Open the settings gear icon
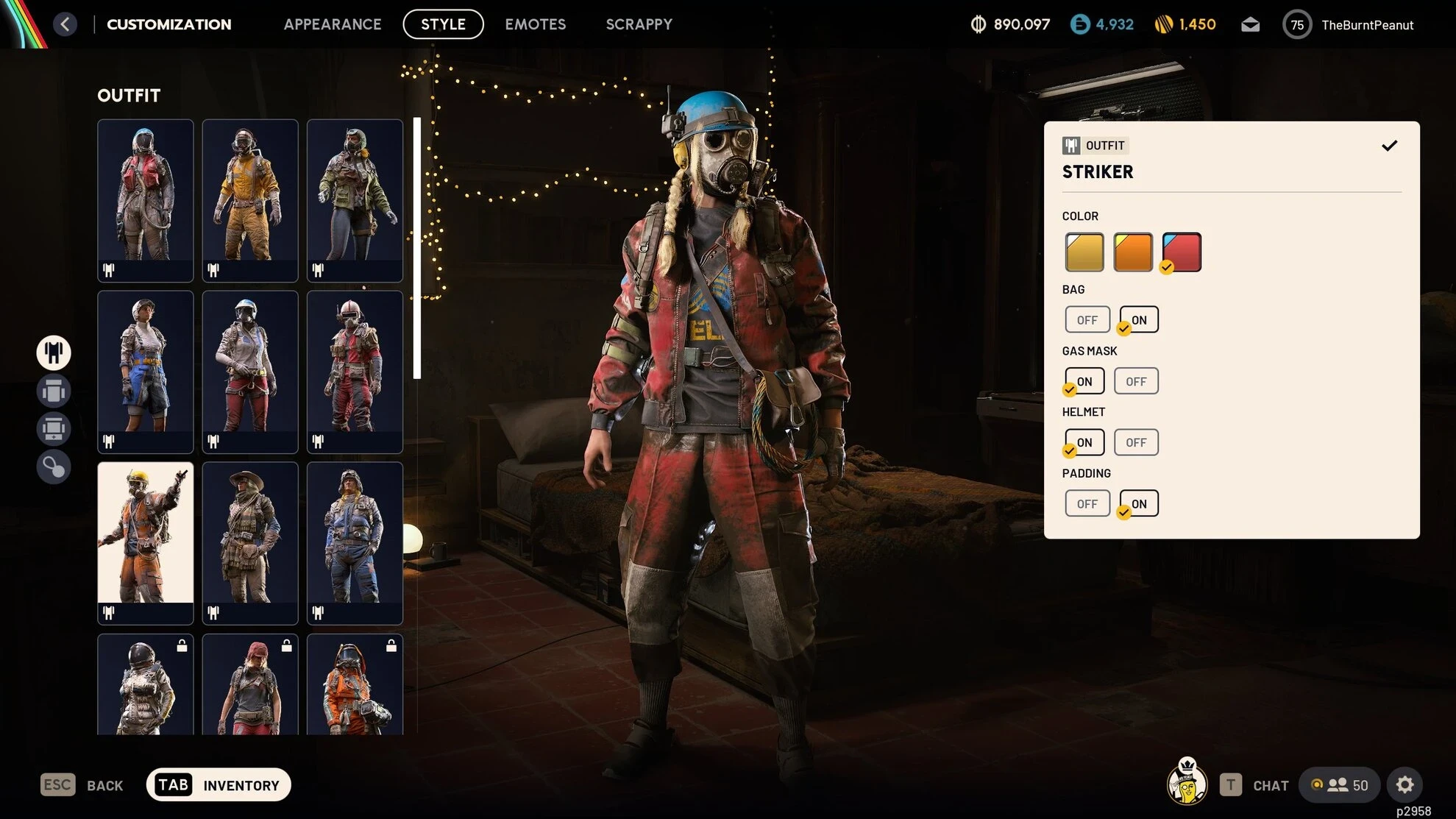The height and width of the screenshot is (819, 1456). 1404,785
